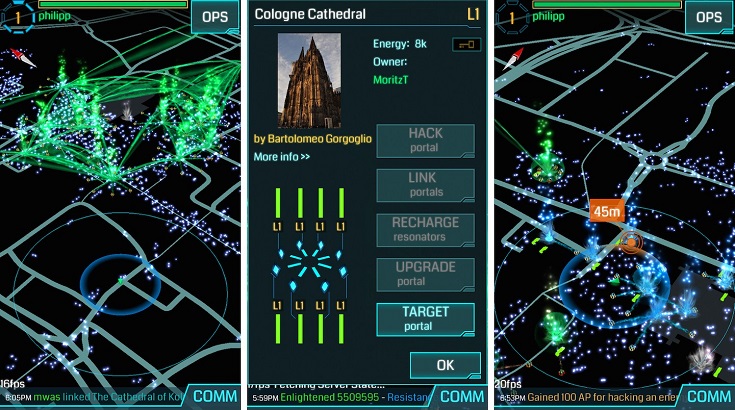The width and height of the screenshot is (735, 410).
Task: Select the orange 45m target distance marker
Action: click(607, 211)
